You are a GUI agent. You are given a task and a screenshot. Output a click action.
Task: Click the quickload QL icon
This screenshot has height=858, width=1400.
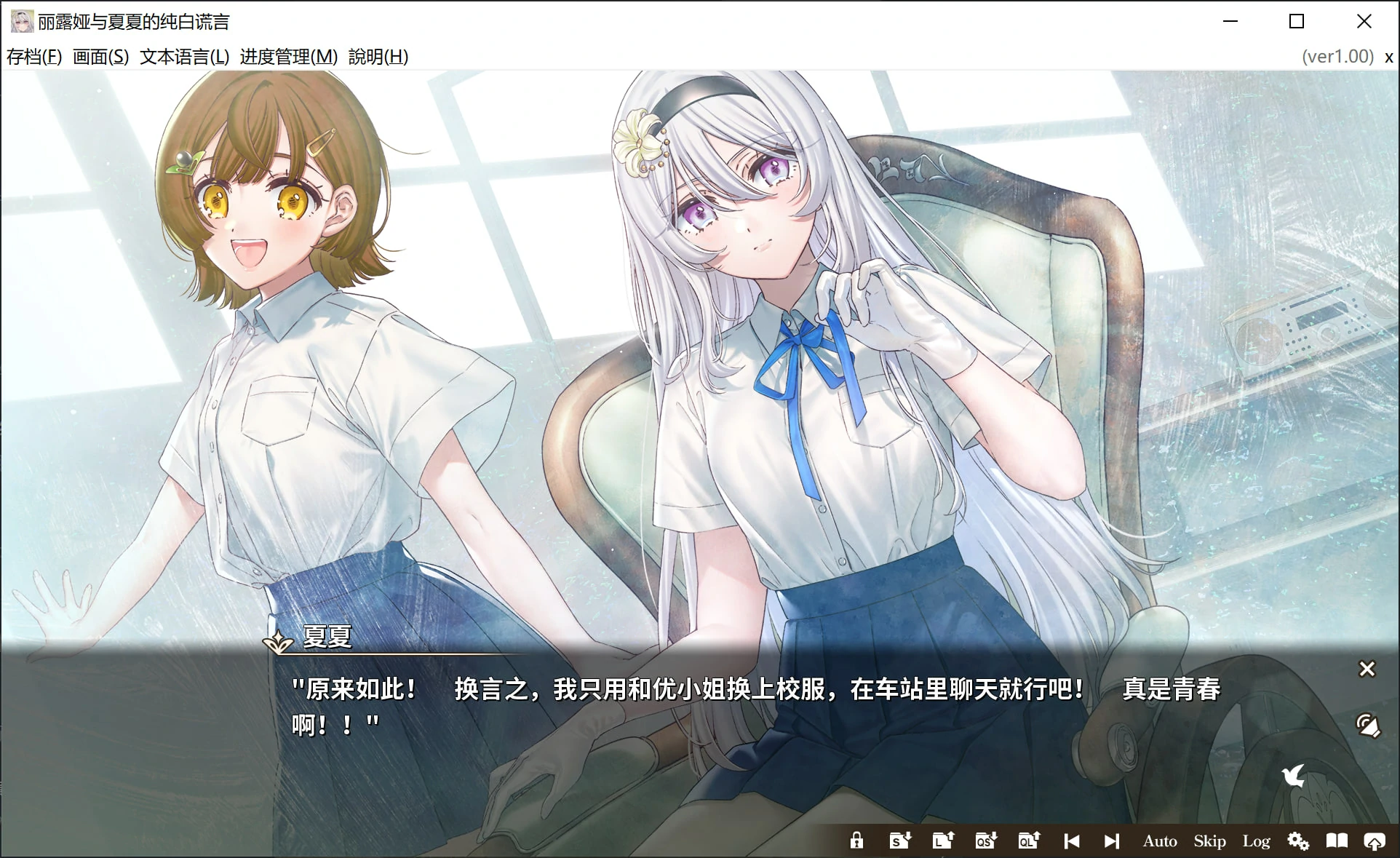(x=1027, y=841)
